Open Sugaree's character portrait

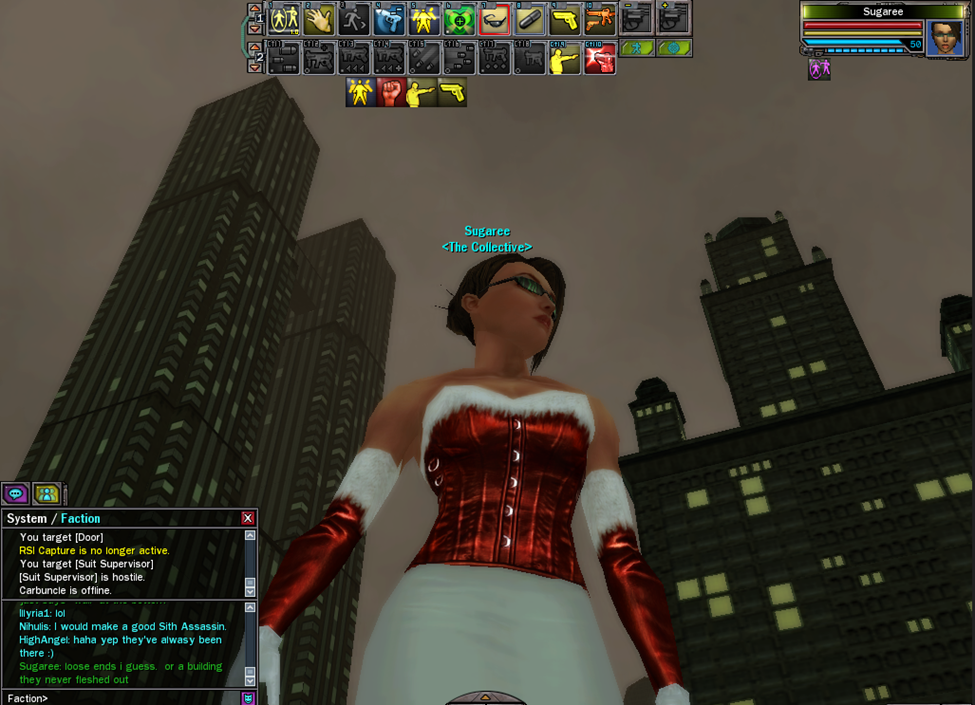tap(944, 38)
